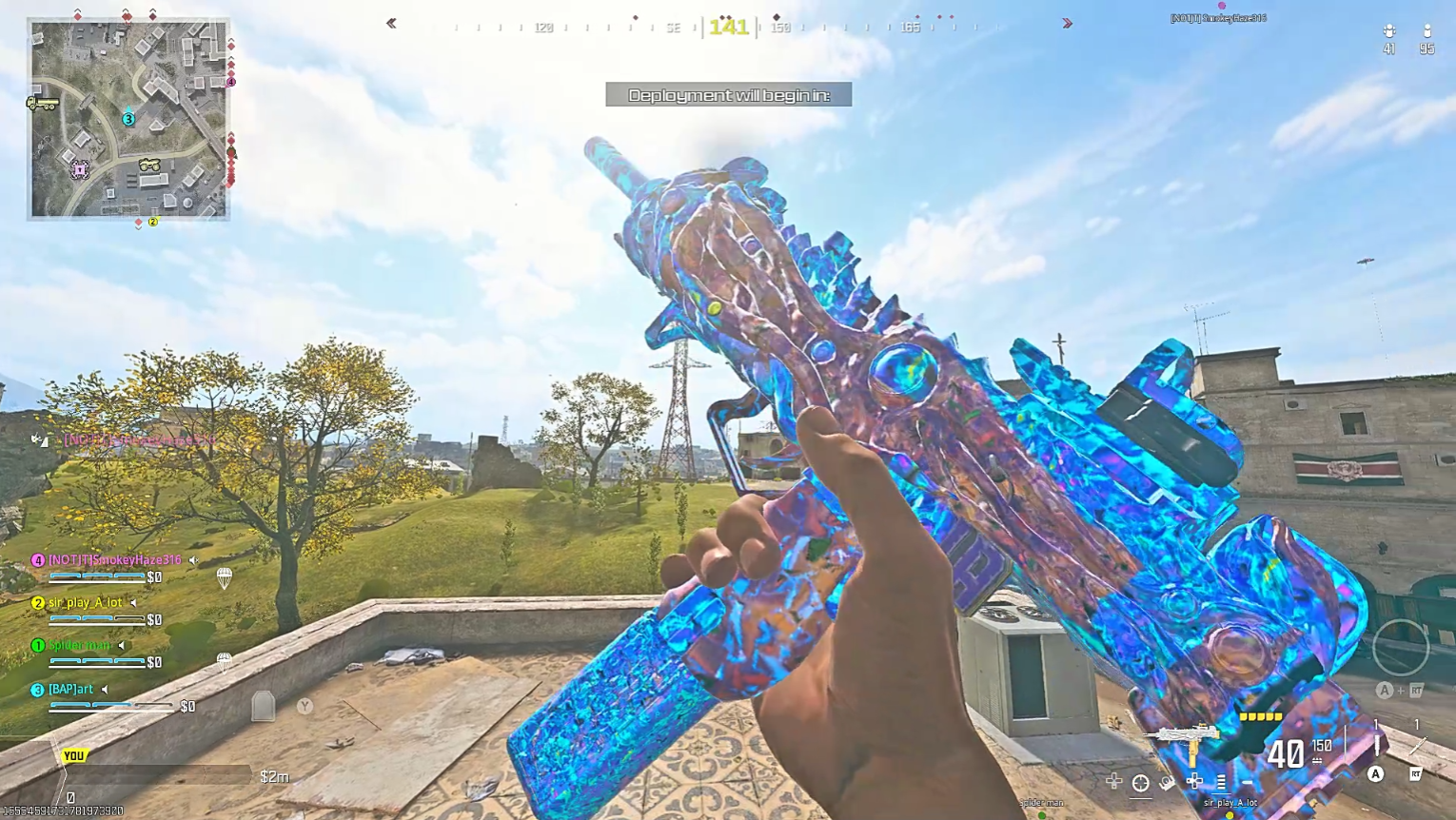
Task: Select the cyan player 3 marker on minimap
Action: (128, 119)
